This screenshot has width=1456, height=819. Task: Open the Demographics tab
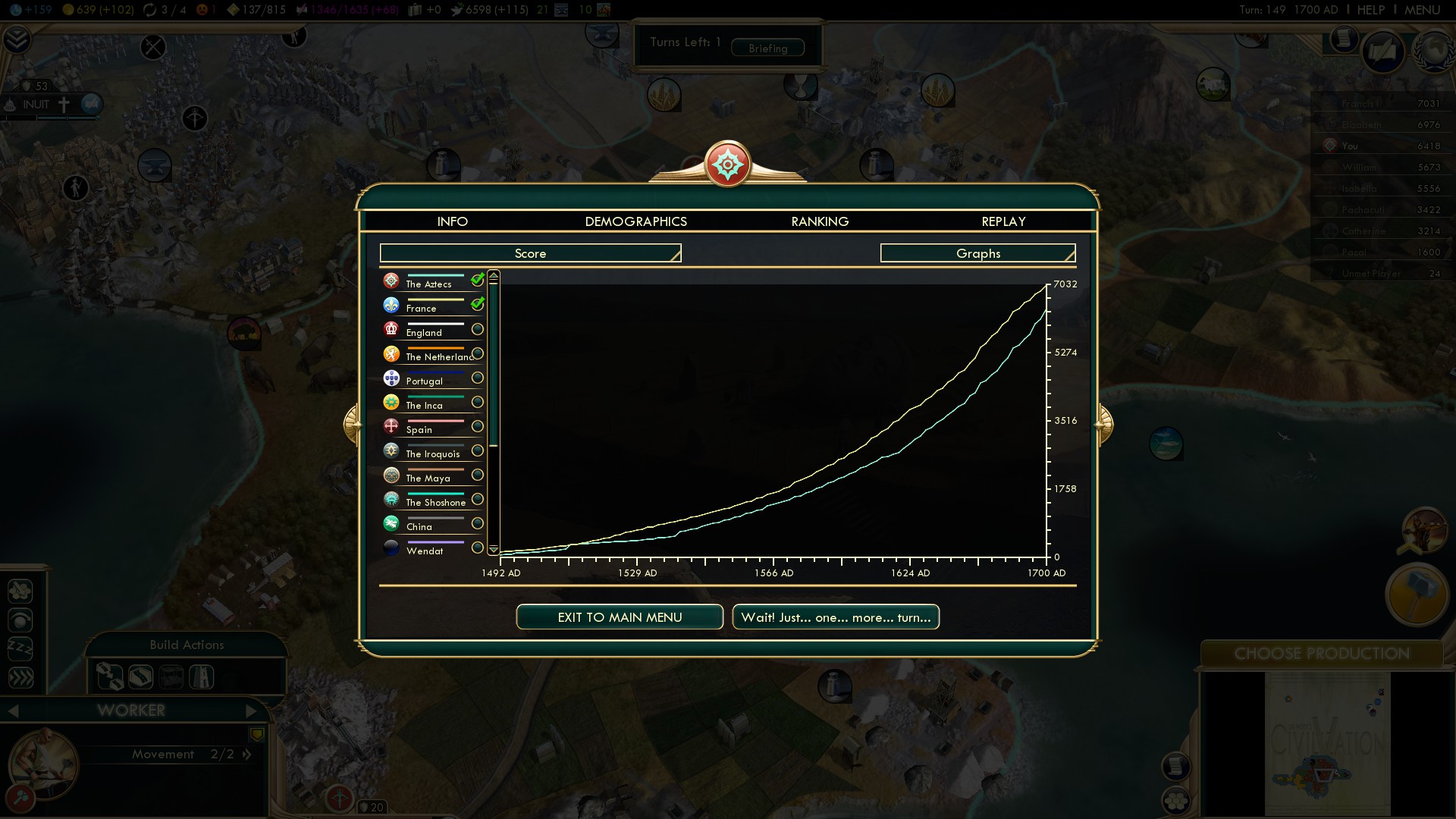[x=635, y=221]
